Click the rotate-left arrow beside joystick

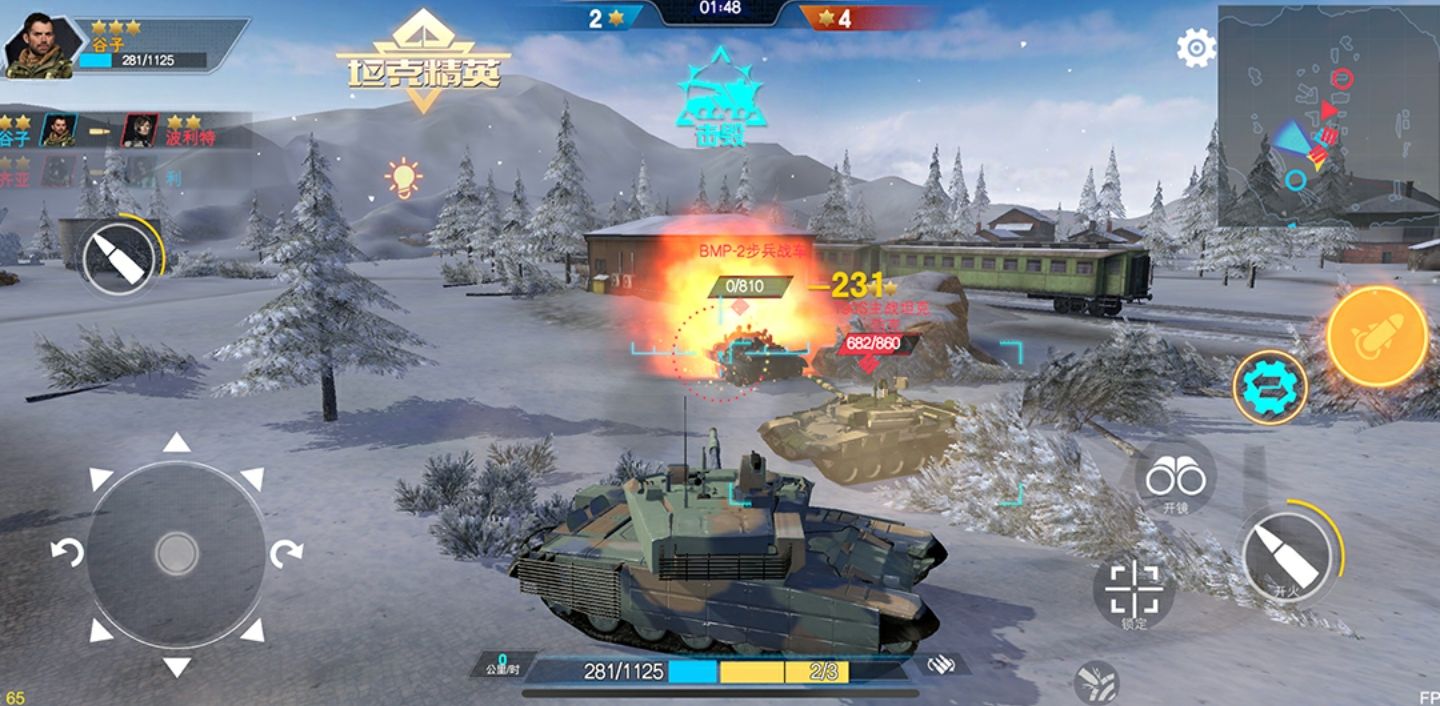pyautogui.click(x=67, y=552)
